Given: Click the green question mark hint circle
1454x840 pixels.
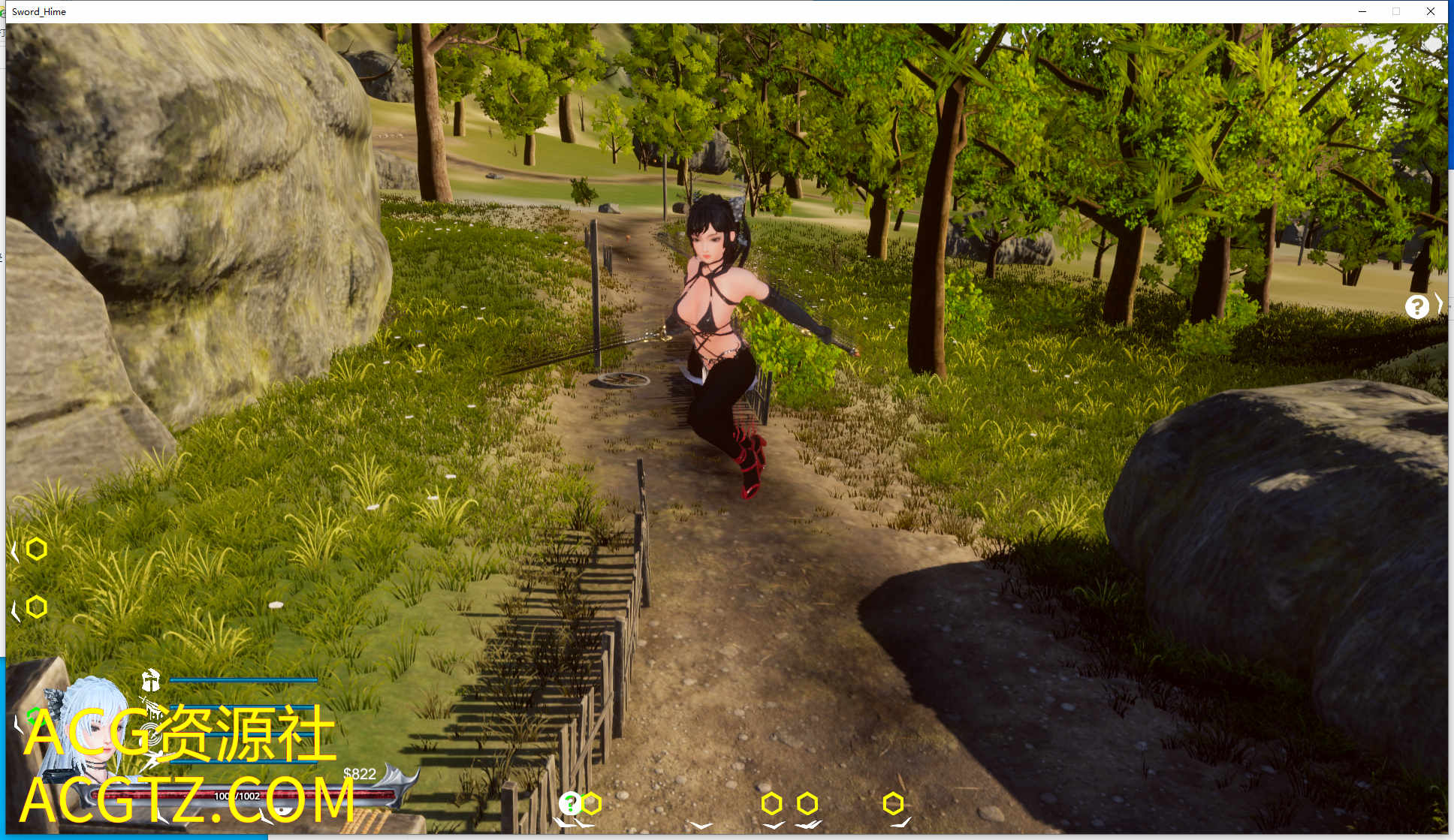Looking at the screenshot, I should click(x=570, y=803).
